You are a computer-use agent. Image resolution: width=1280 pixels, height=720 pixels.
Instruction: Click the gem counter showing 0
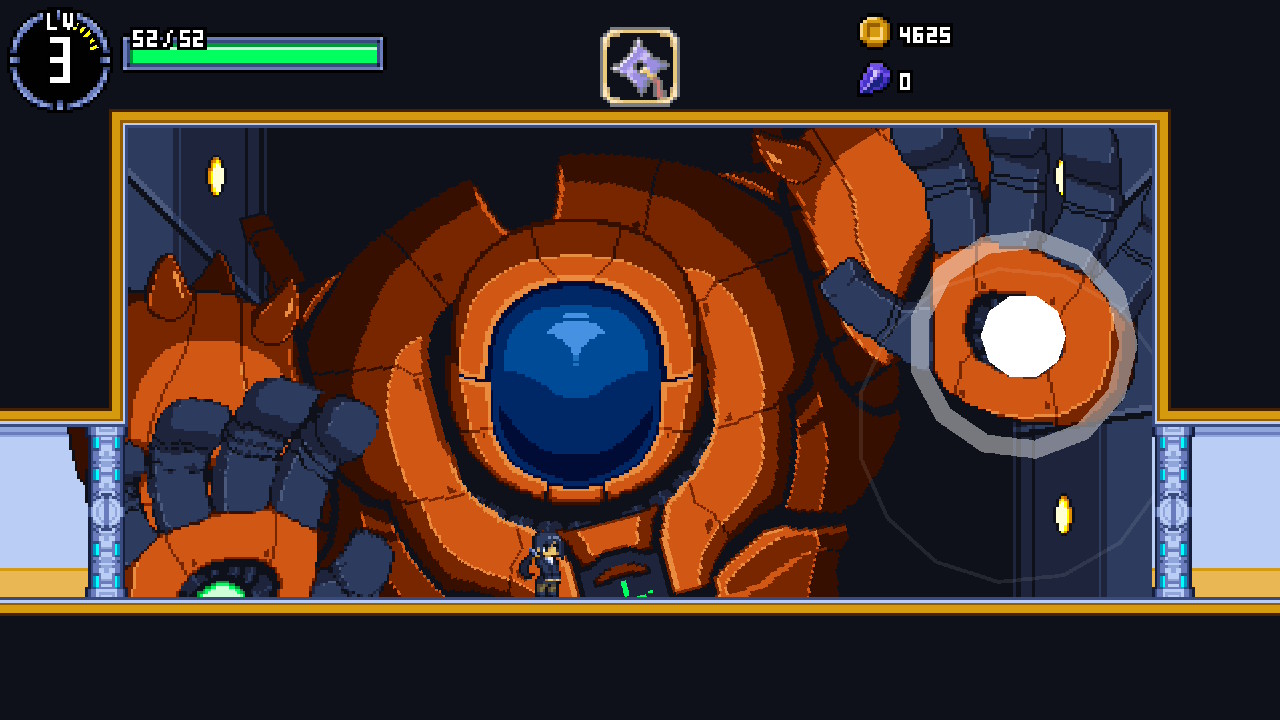click(904, 79)
